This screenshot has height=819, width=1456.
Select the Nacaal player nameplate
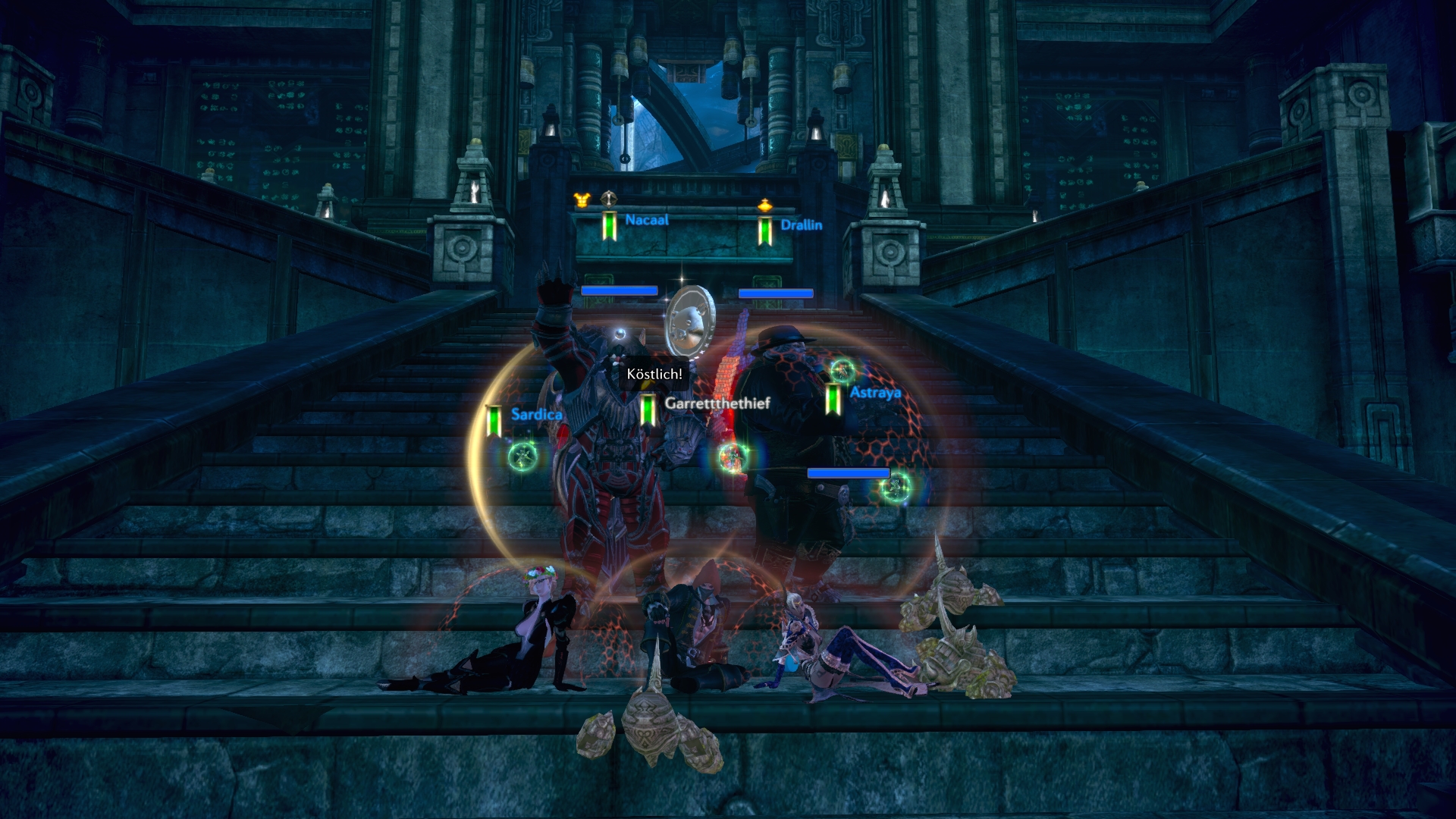coord(646,220)
